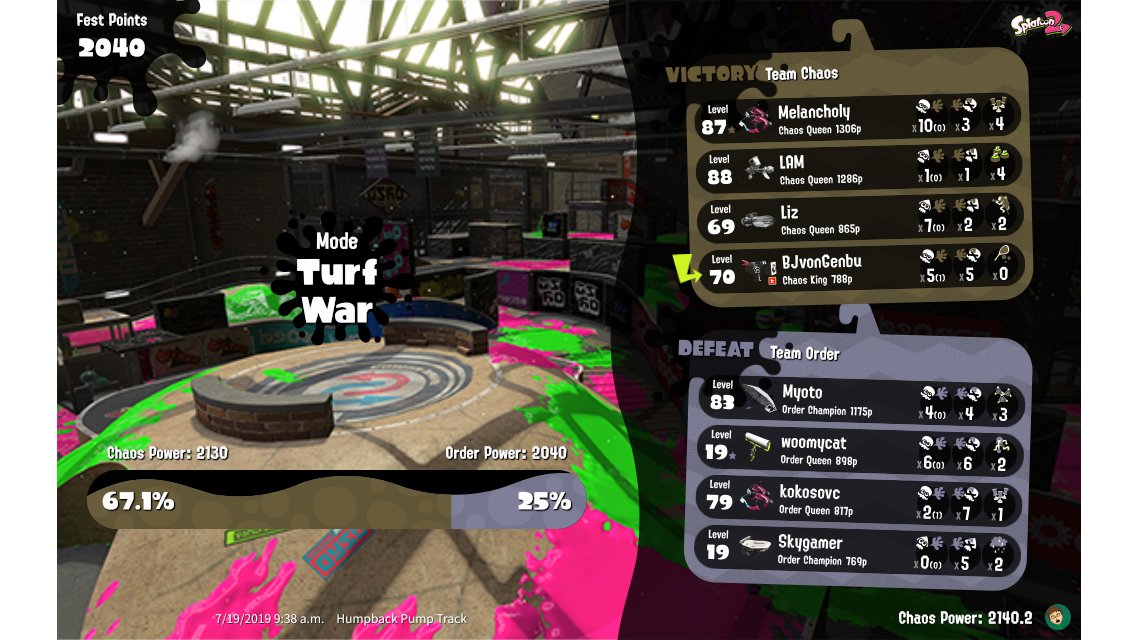
Task: Open Skygamer's result row
Action: coord(858,550)
